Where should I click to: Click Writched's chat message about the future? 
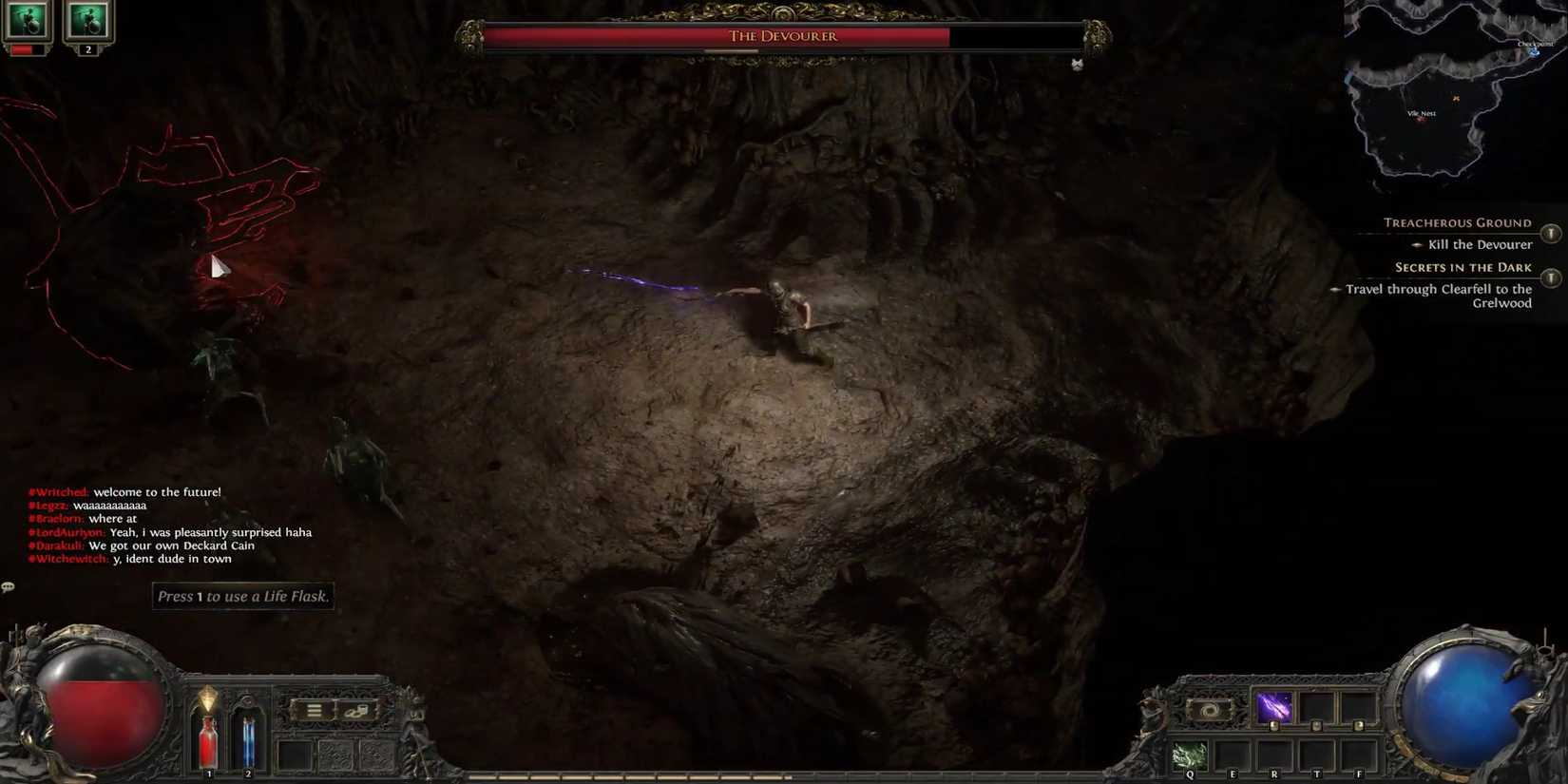tap(124, 492)
